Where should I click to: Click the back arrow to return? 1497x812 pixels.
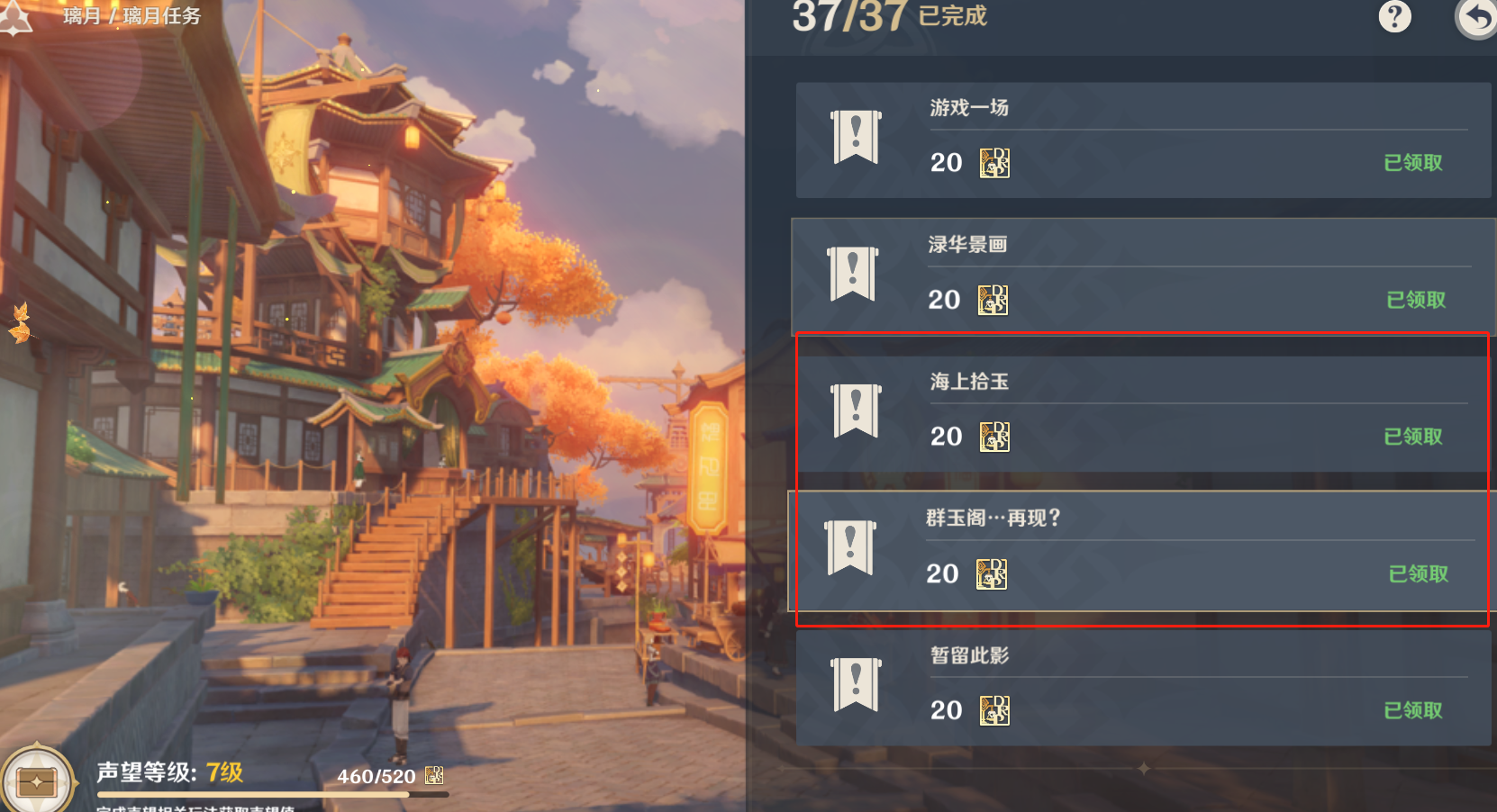(x=1476, y=16)
